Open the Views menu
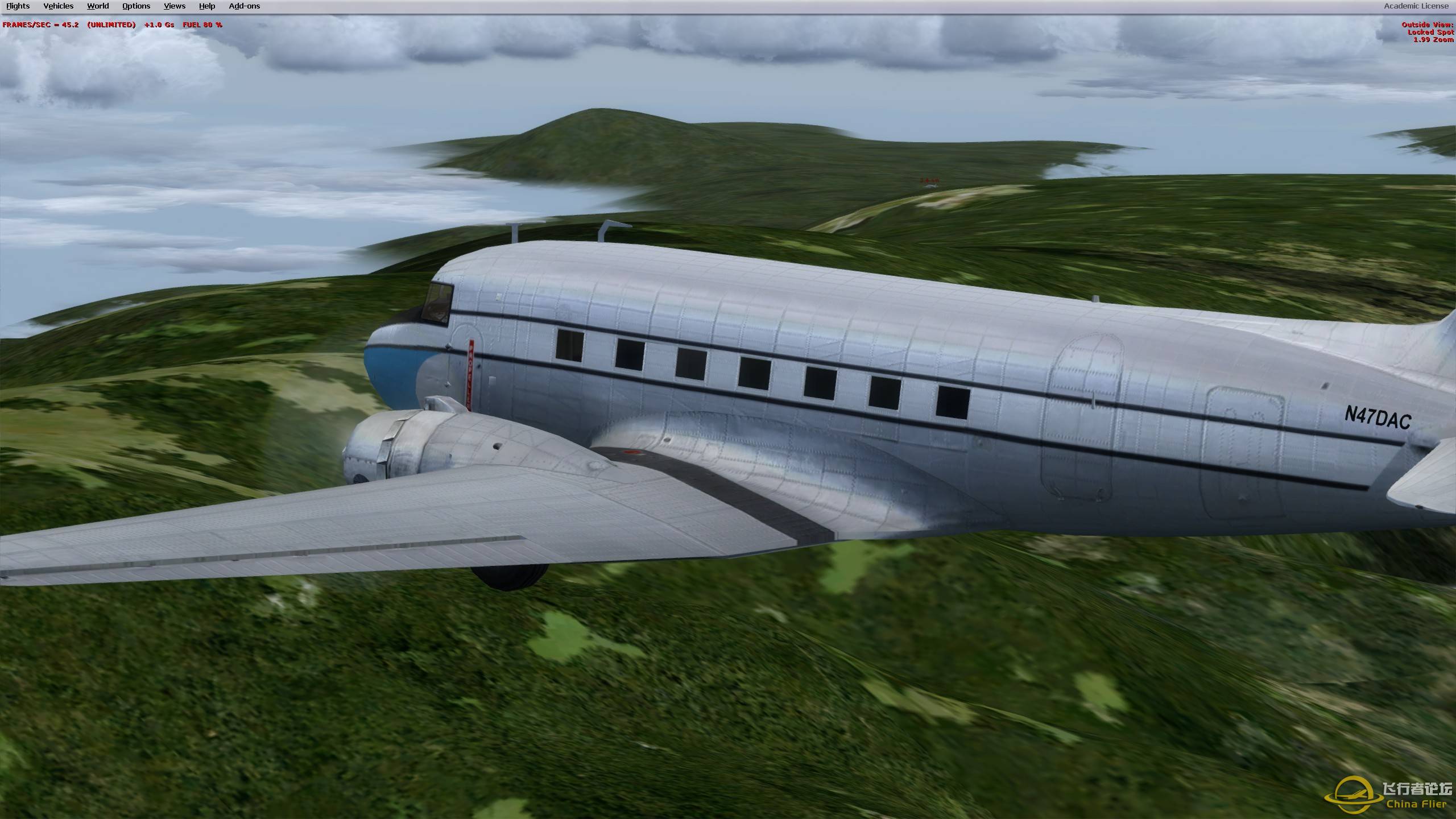Viewport: 1456px width, 819px height. click(x=173, y=6)
